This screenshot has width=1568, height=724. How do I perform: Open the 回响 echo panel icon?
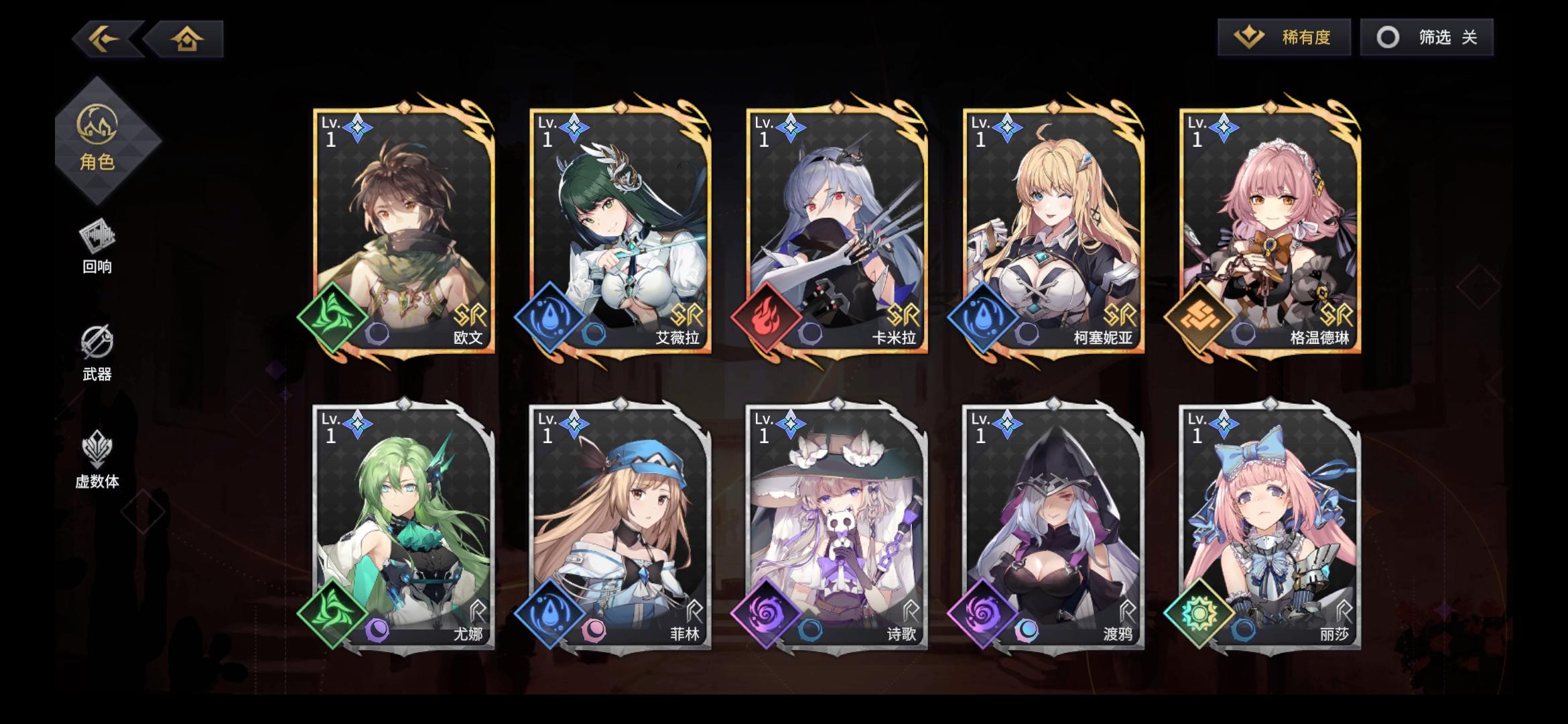[96, 238]
